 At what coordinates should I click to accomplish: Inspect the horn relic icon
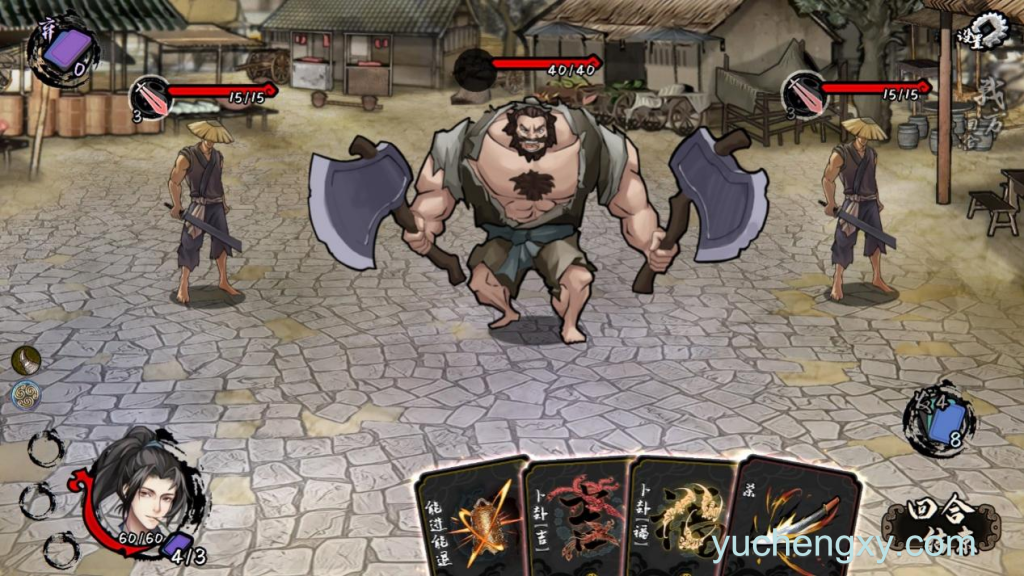pyautogui.click(x=26, y=360)
